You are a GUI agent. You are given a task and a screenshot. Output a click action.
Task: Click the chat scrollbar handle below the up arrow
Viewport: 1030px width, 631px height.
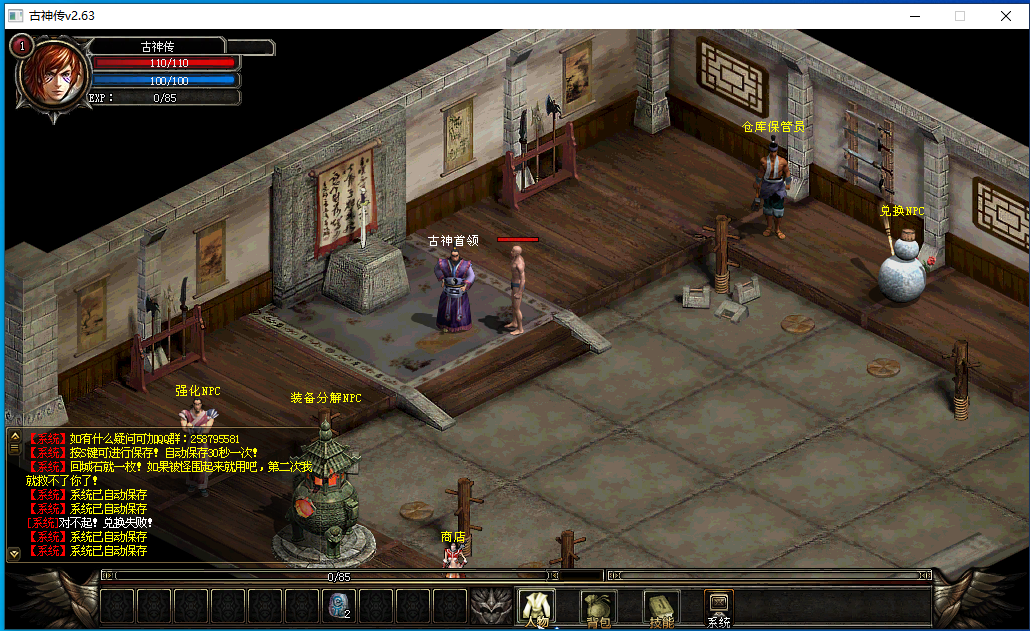point(14,450)
